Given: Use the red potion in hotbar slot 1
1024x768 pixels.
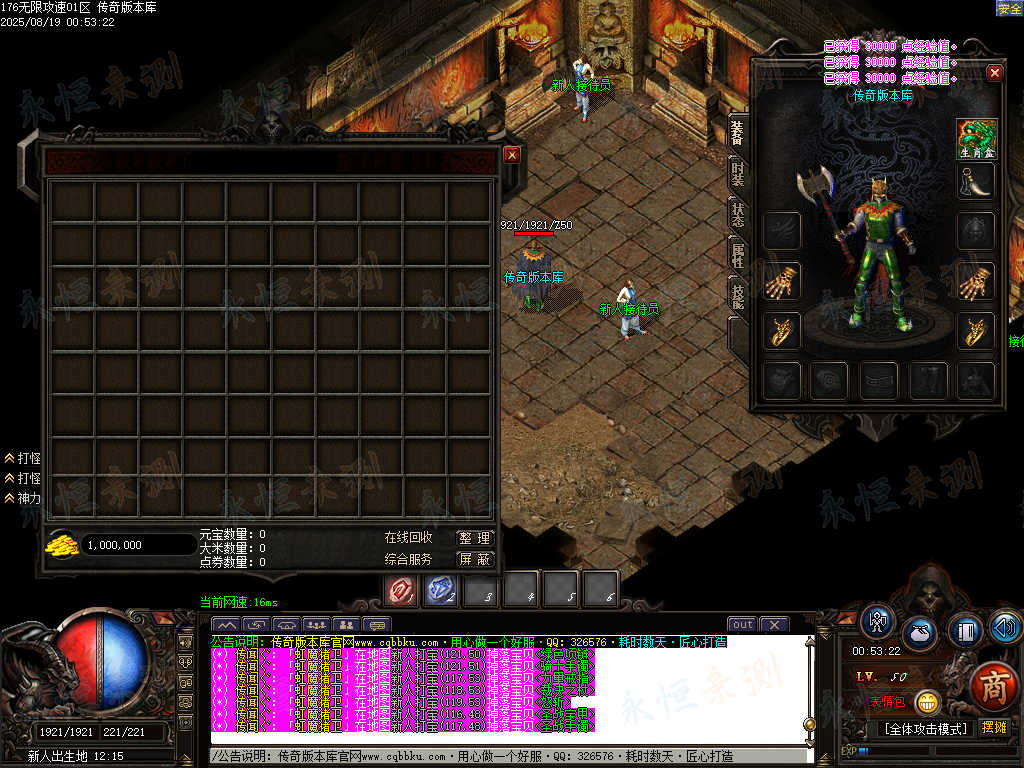Looking at the screenshot, I should pyautogui.click(x=402, y=591).
